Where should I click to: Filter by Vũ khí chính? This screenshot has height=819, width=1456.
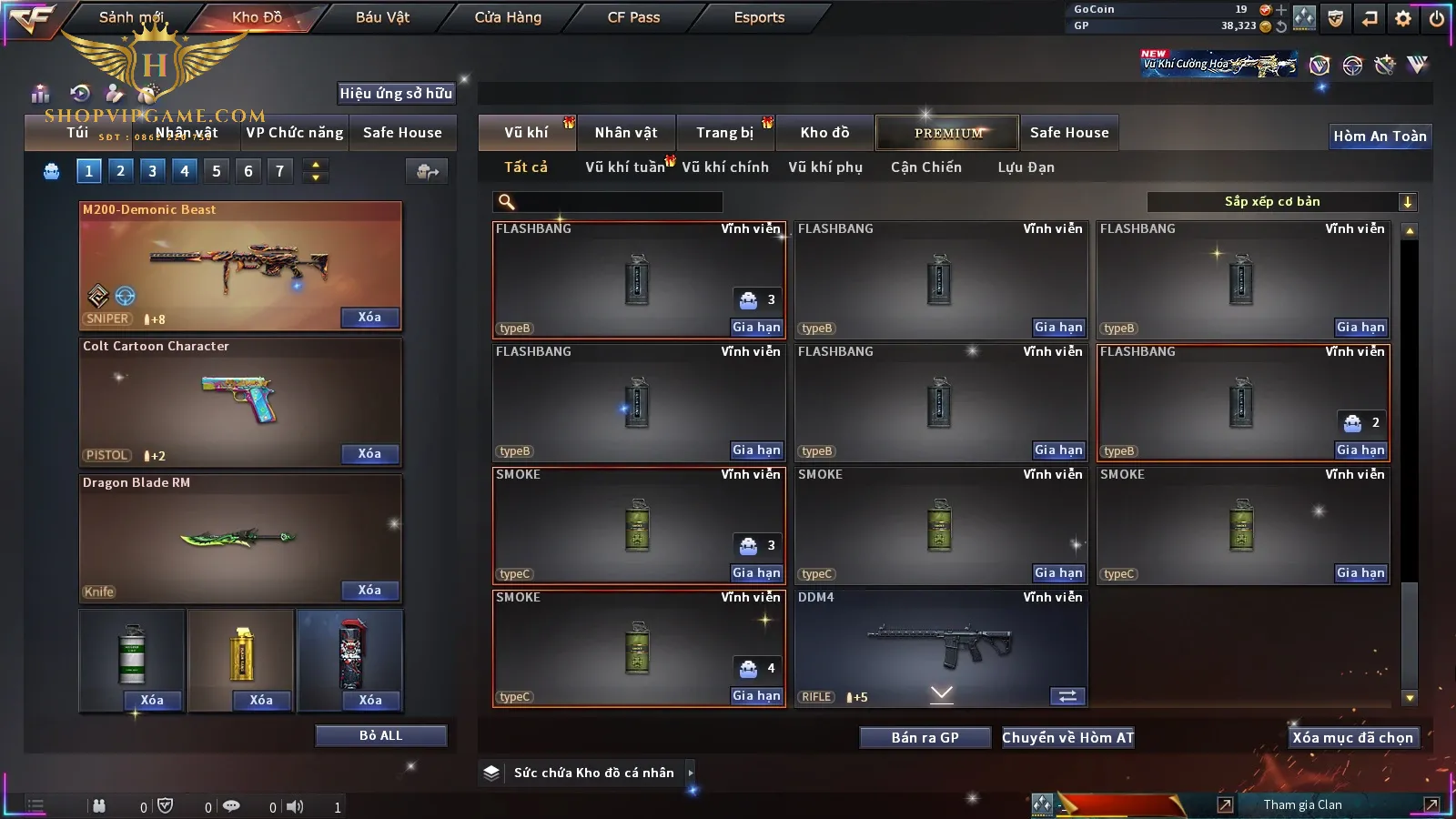point(725,167)
